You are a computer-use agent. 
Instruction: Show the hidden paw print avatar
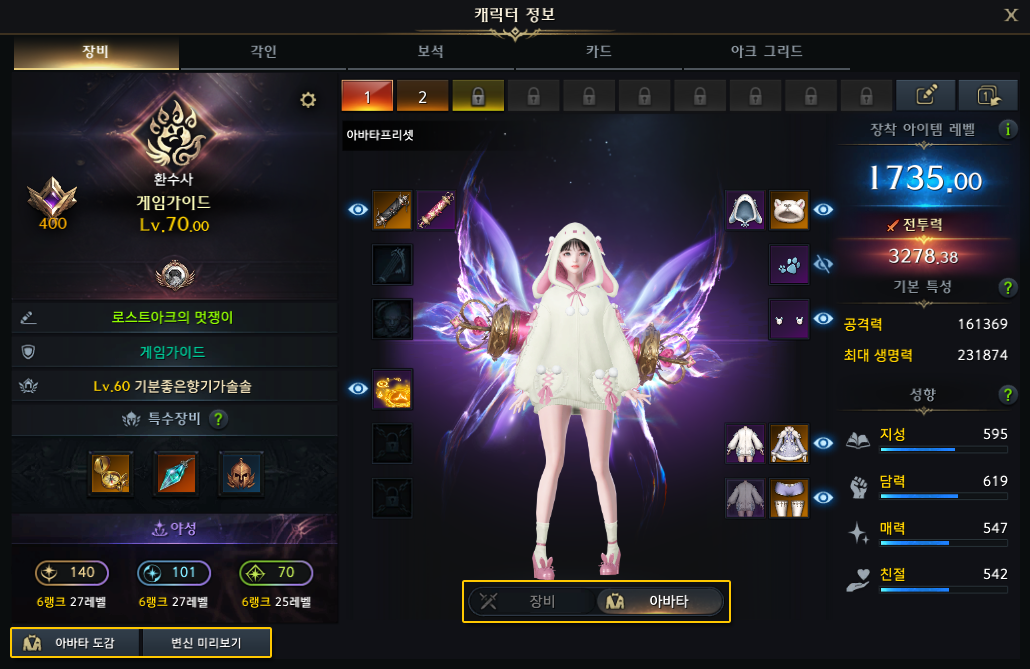coord(824,264)
